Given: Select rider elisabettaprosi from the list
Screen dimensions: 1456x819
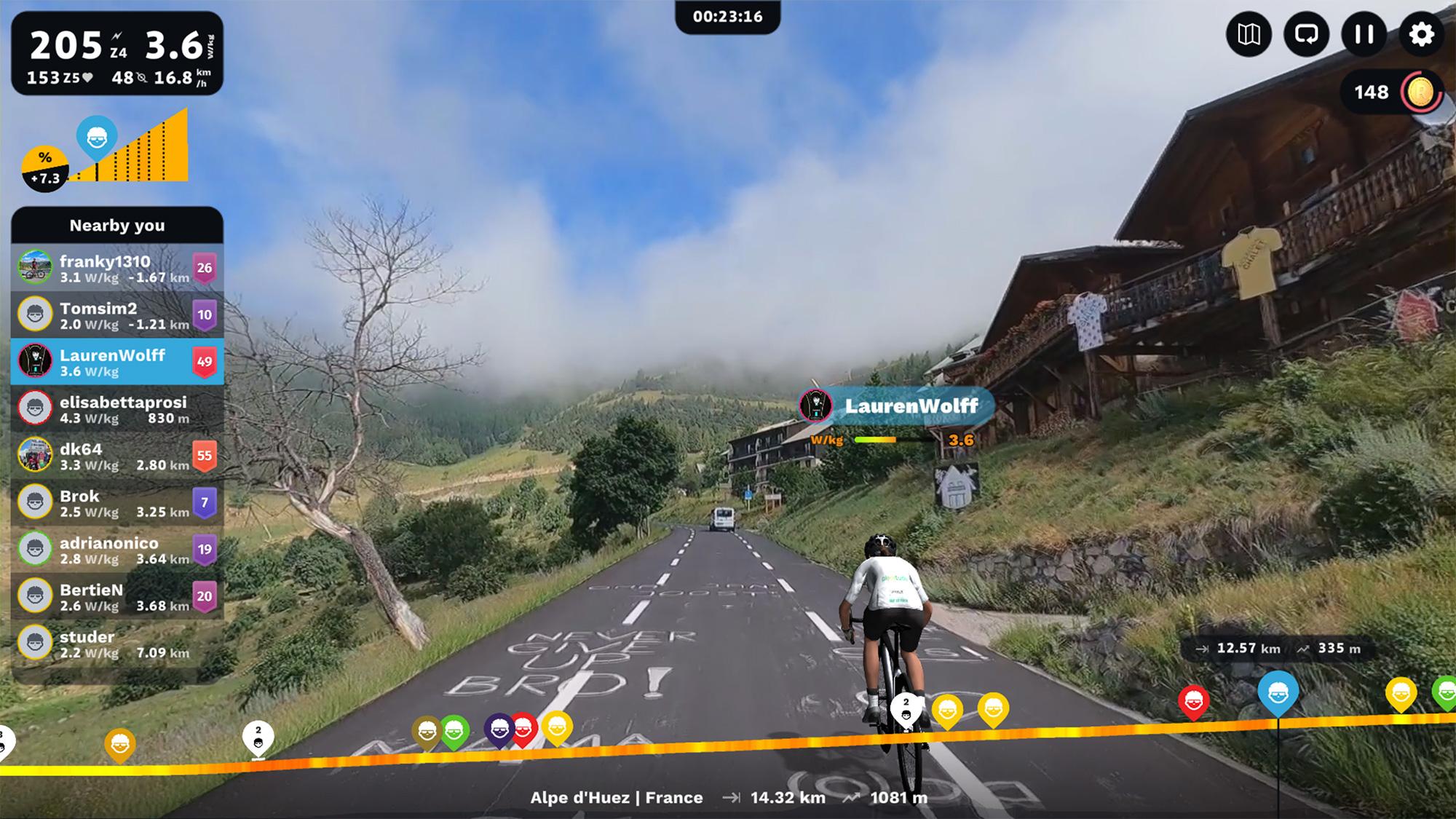Looking at the screenshot, I should (117, 409).
